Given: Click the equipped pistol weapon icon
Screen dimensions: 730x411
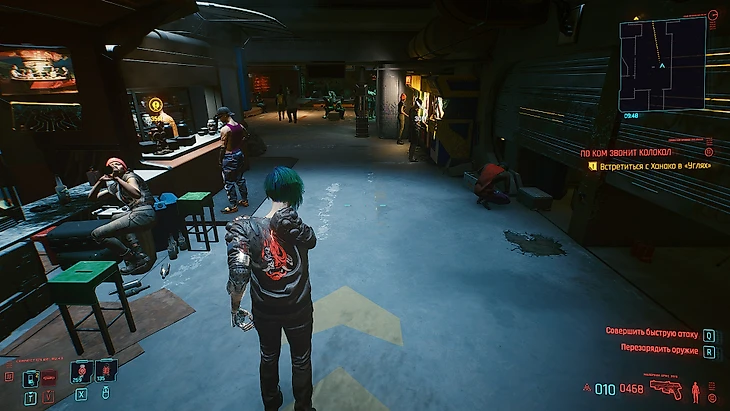Looking at the screenshot, I should point(665,389).
